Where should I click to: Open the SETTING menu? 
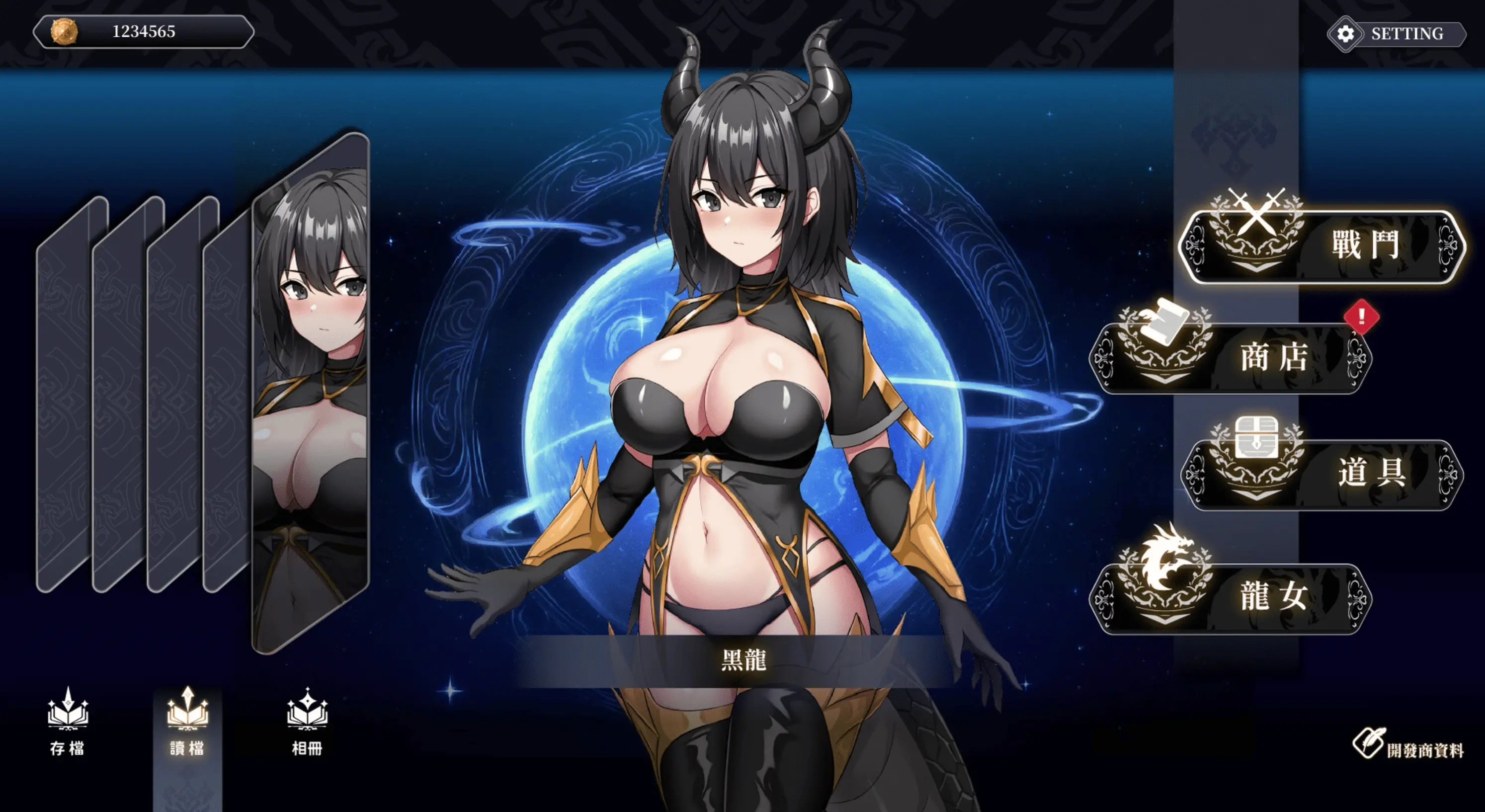click(x=1396, y=34)
